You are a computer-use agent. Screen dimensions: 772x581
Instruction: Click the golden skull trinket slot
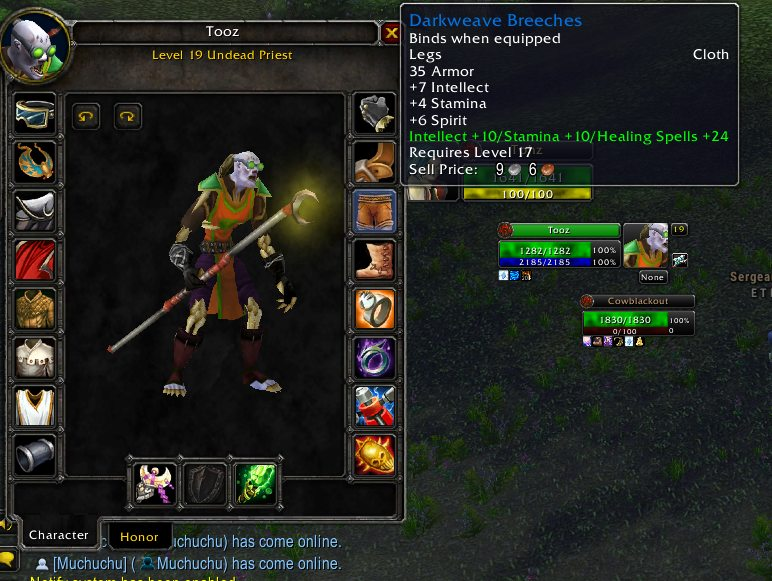[x=375, y=455]
